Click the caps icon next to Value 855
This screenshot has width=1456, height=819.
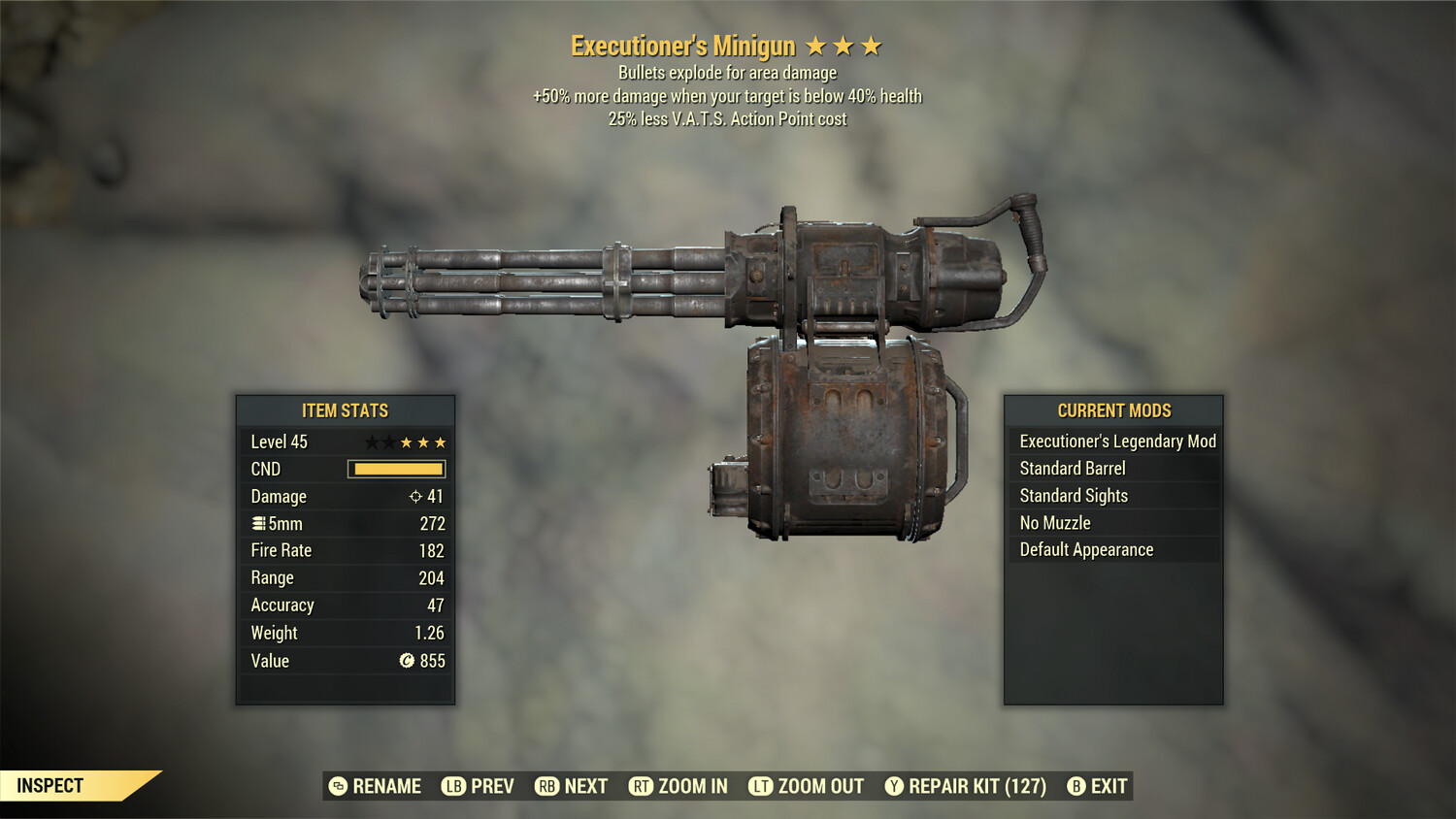click(408, 661)
